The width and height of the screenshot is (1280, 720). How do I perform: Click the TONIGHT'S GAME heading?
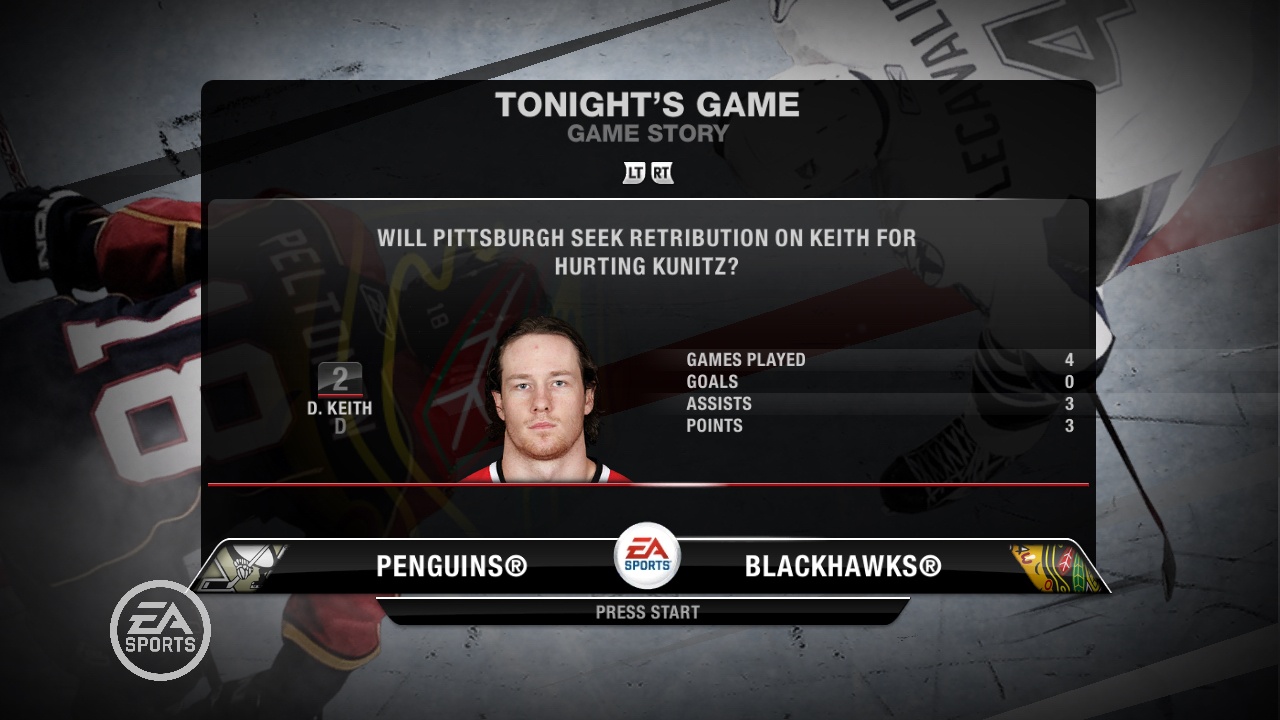click(x=648, y=104)
